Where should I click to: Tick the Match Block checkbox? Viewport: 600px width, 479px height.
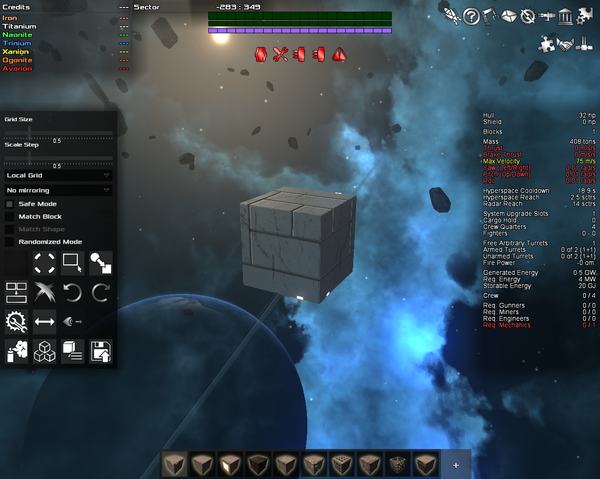(10, 216)
